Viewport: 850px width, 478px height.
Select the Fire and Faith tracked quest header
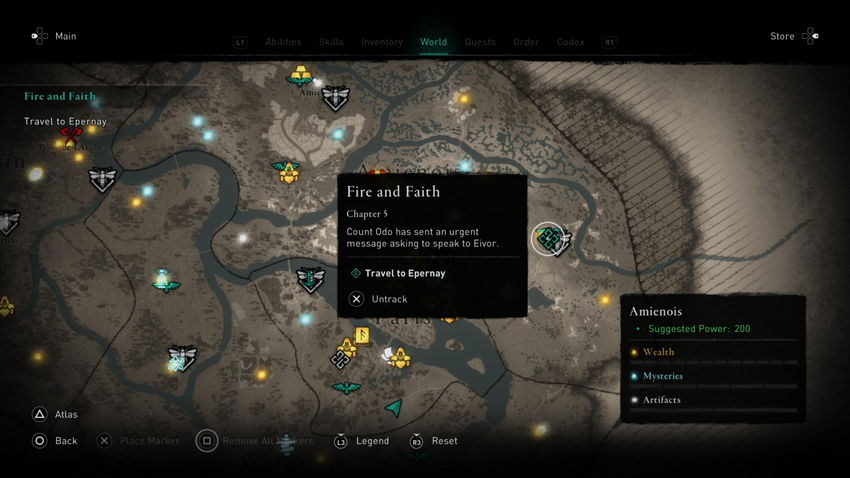coord(60,97)
